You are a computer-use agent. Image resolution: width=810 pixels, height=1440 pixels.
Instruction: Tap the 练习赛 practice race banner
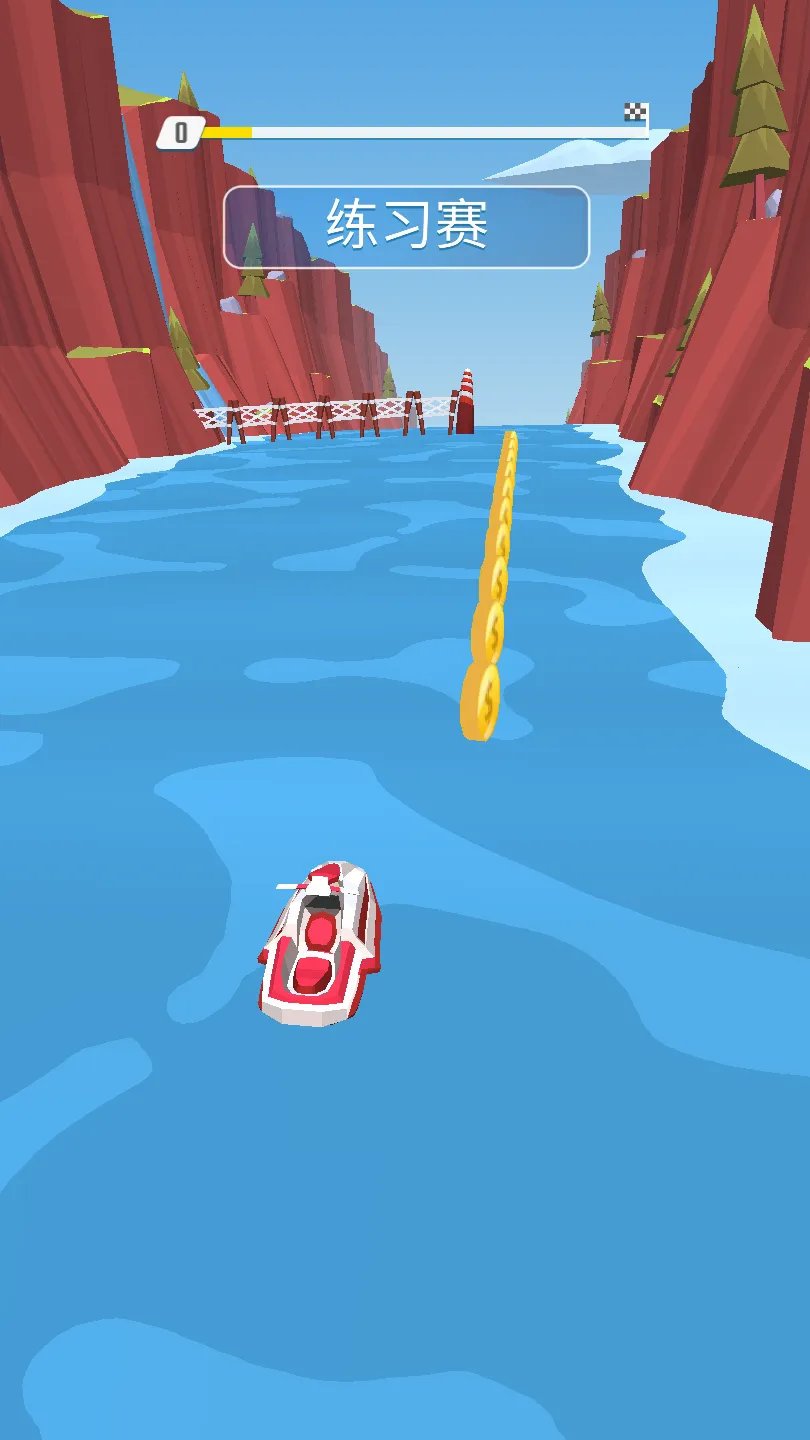[x=406, y=227]
